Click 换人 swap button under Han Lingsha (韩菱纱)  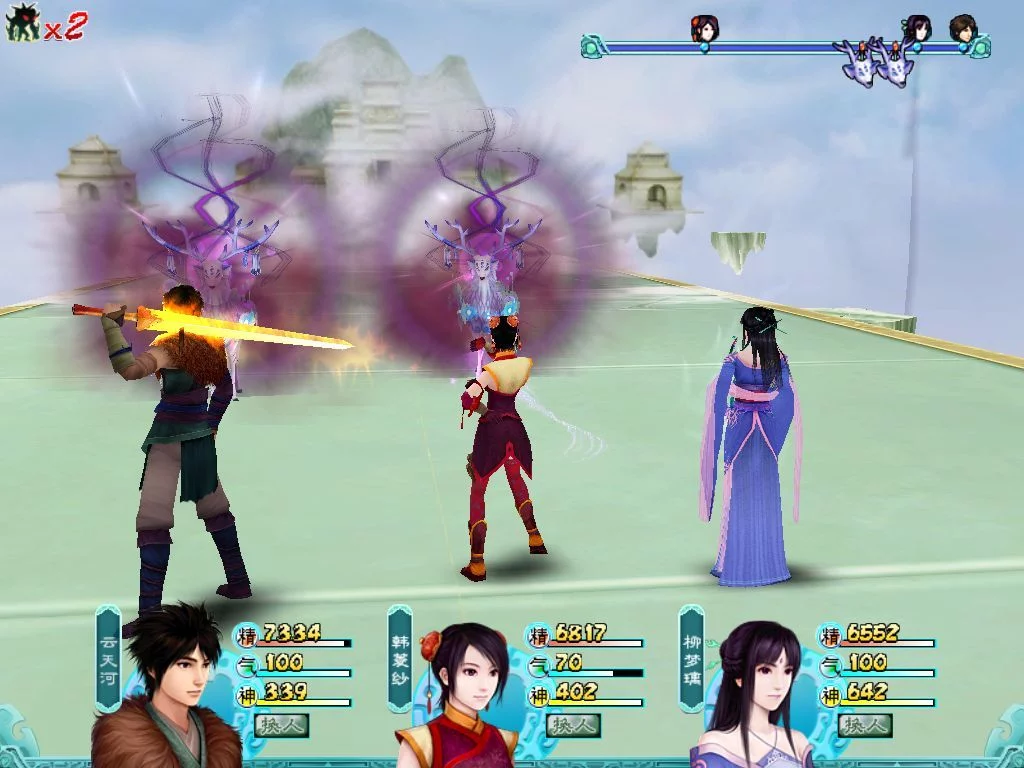[x=573, y=725]
